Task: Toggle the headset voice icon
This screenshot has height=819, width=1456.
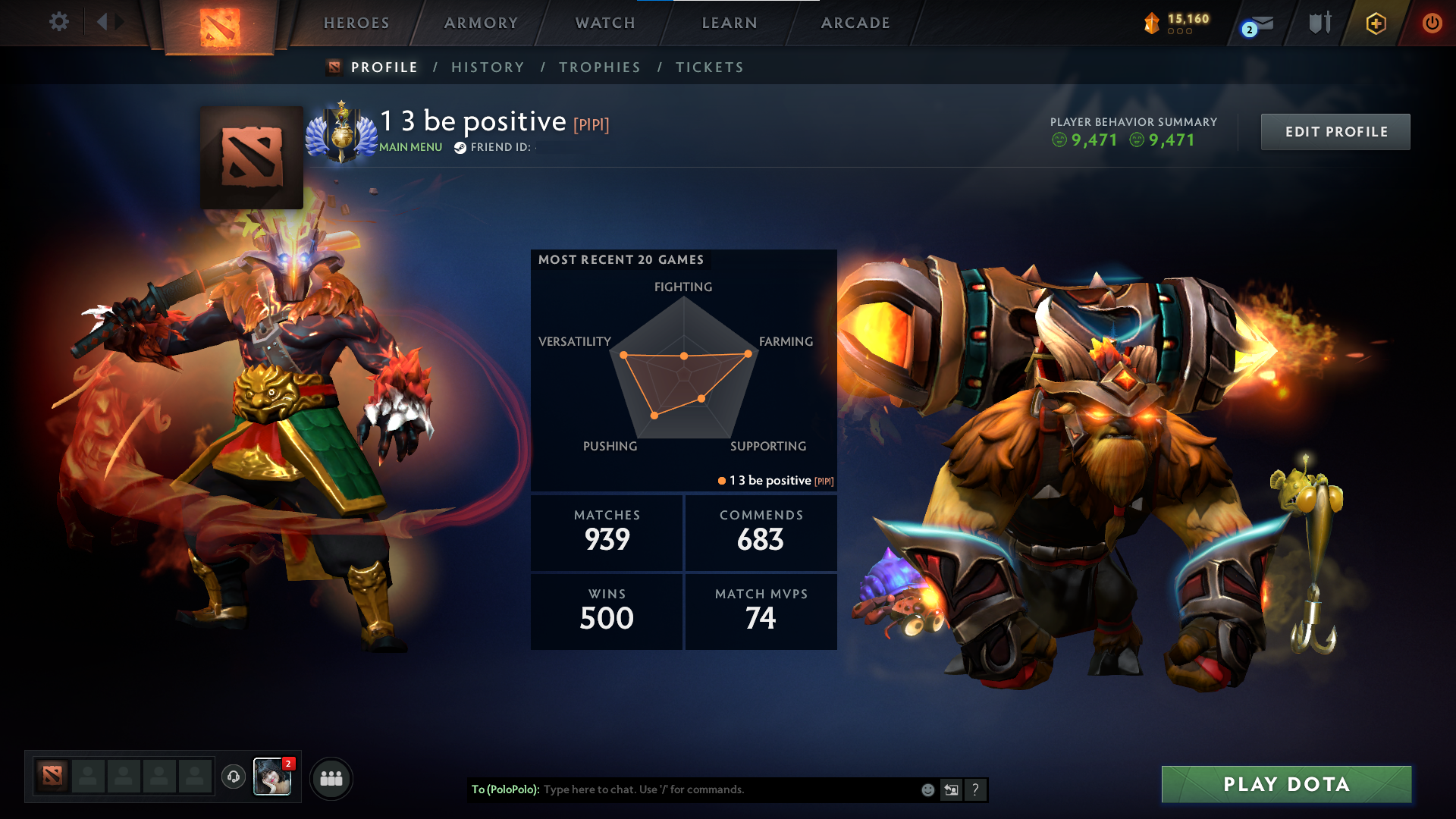Action: [x=234, y=777]
